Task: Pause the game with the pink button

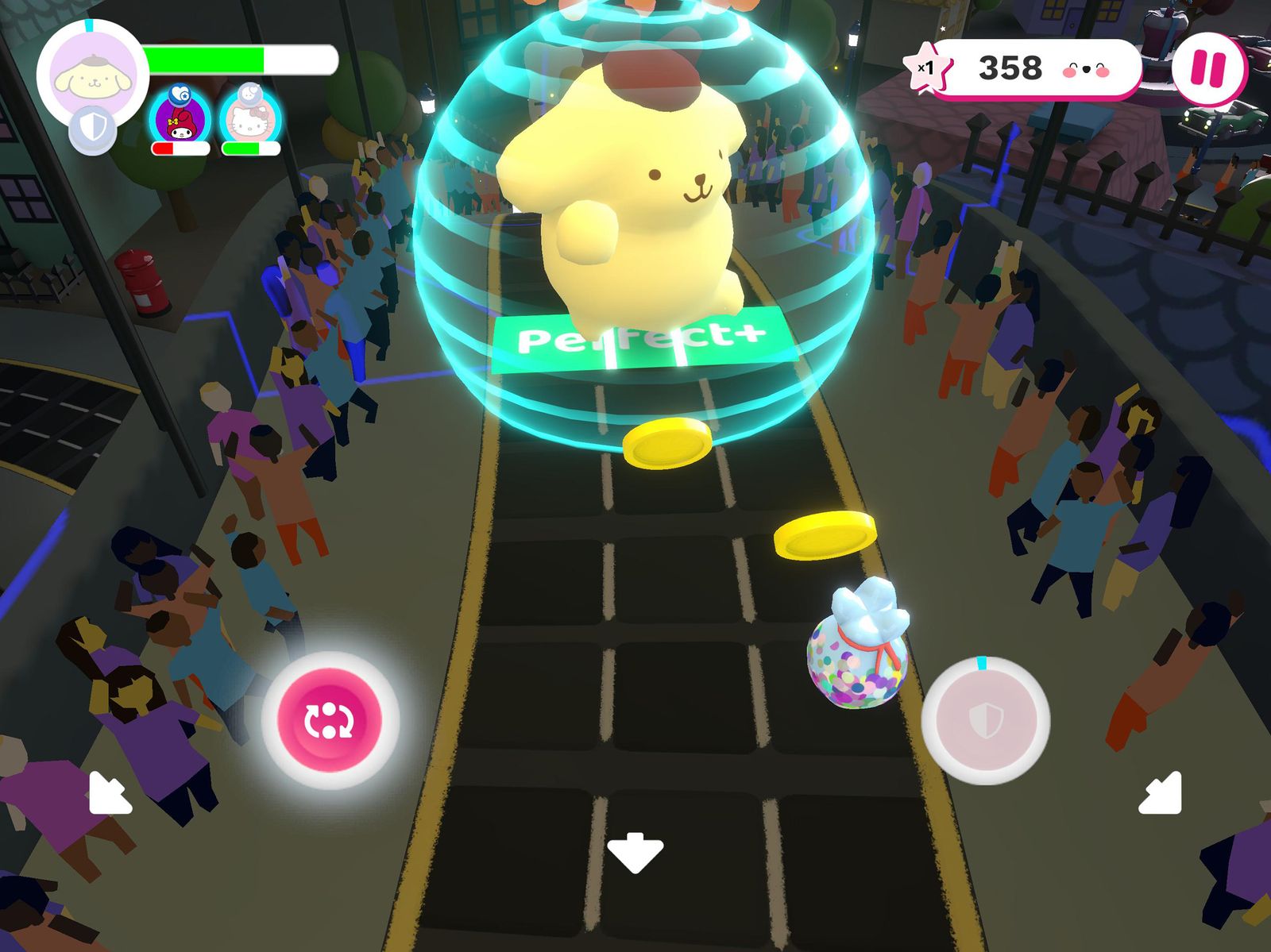Action: pos(1209,69)
